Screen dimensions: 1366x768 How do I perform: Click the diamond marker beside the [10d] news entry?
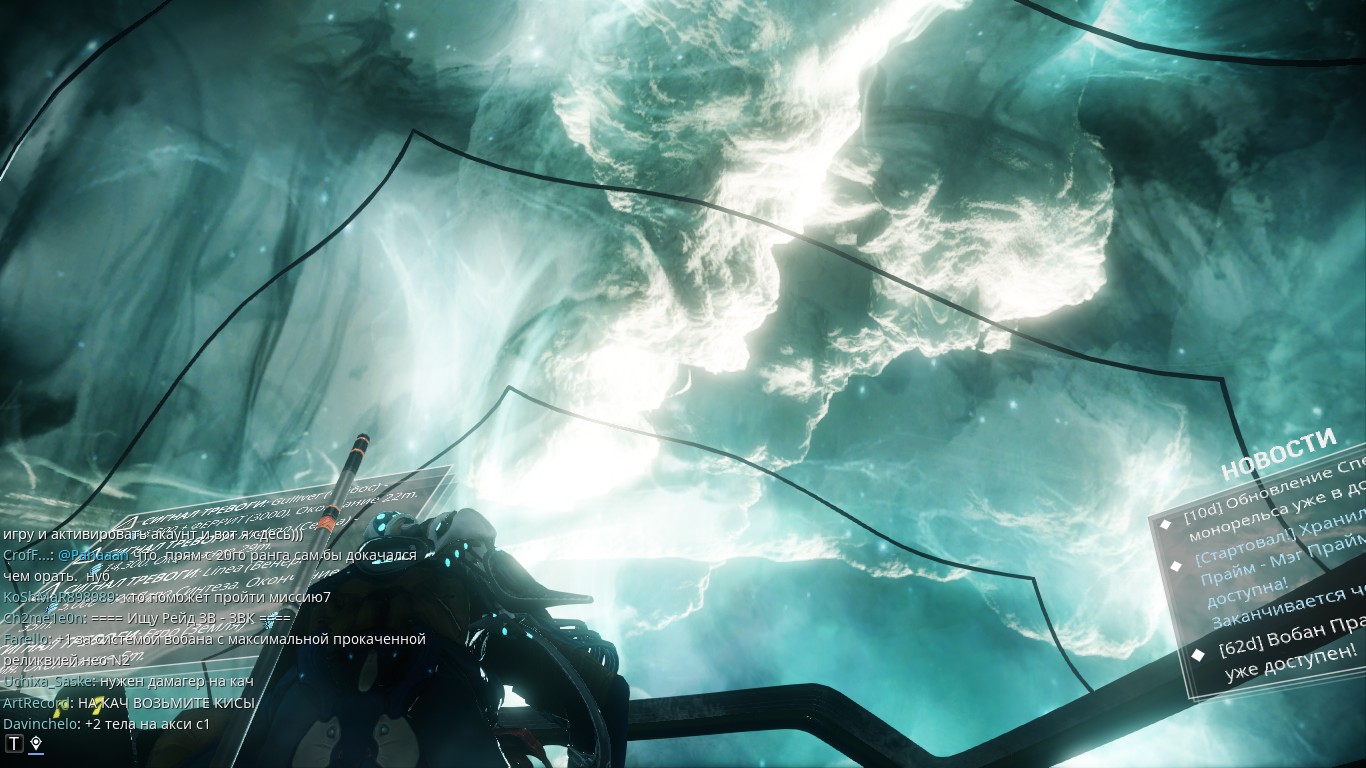pyautogui.click(x=1166, y=525)
